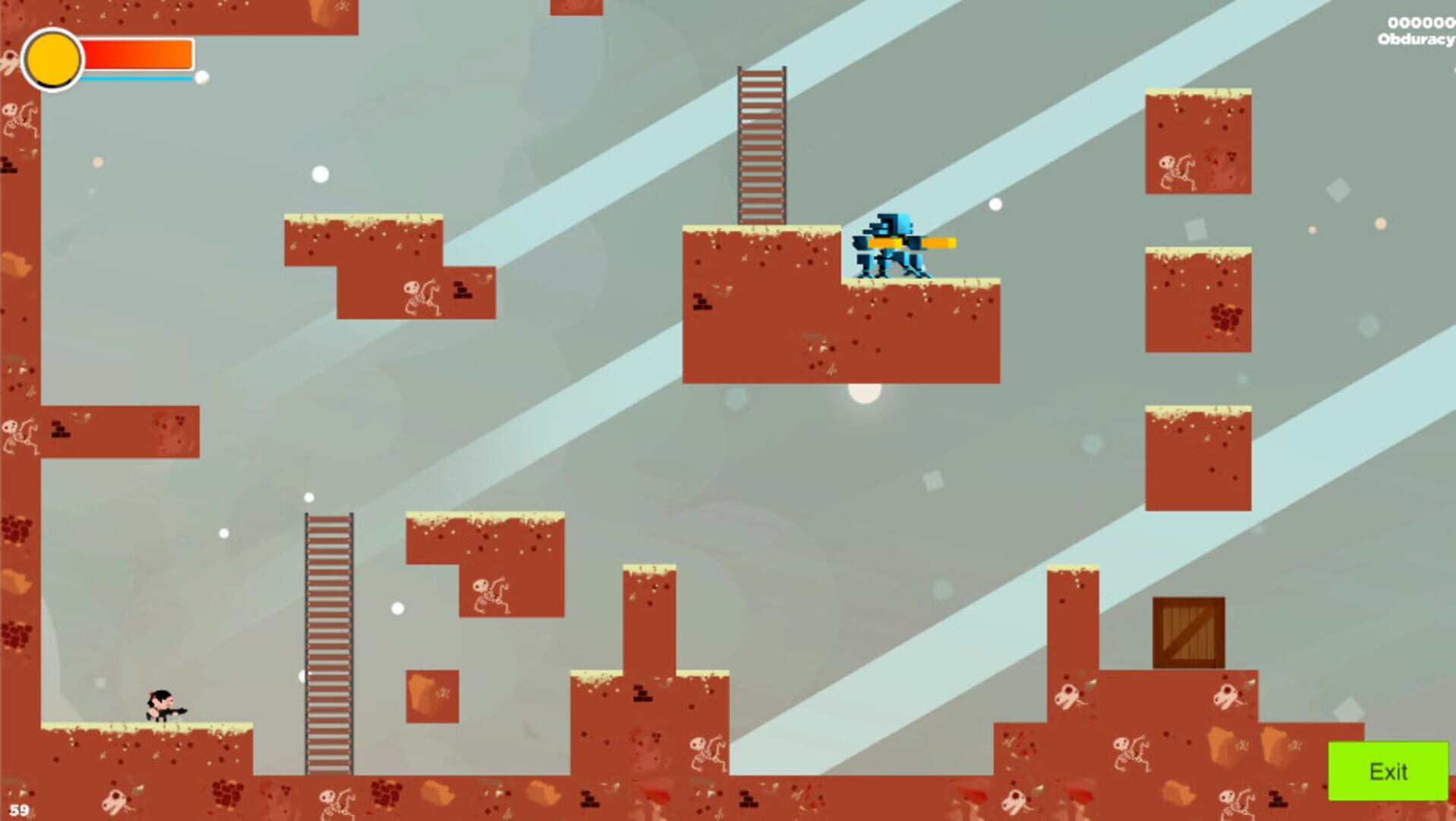Click the blue stamina bar under the health bar
This screenshot has width=1456, height=821.
click(137, 78)
